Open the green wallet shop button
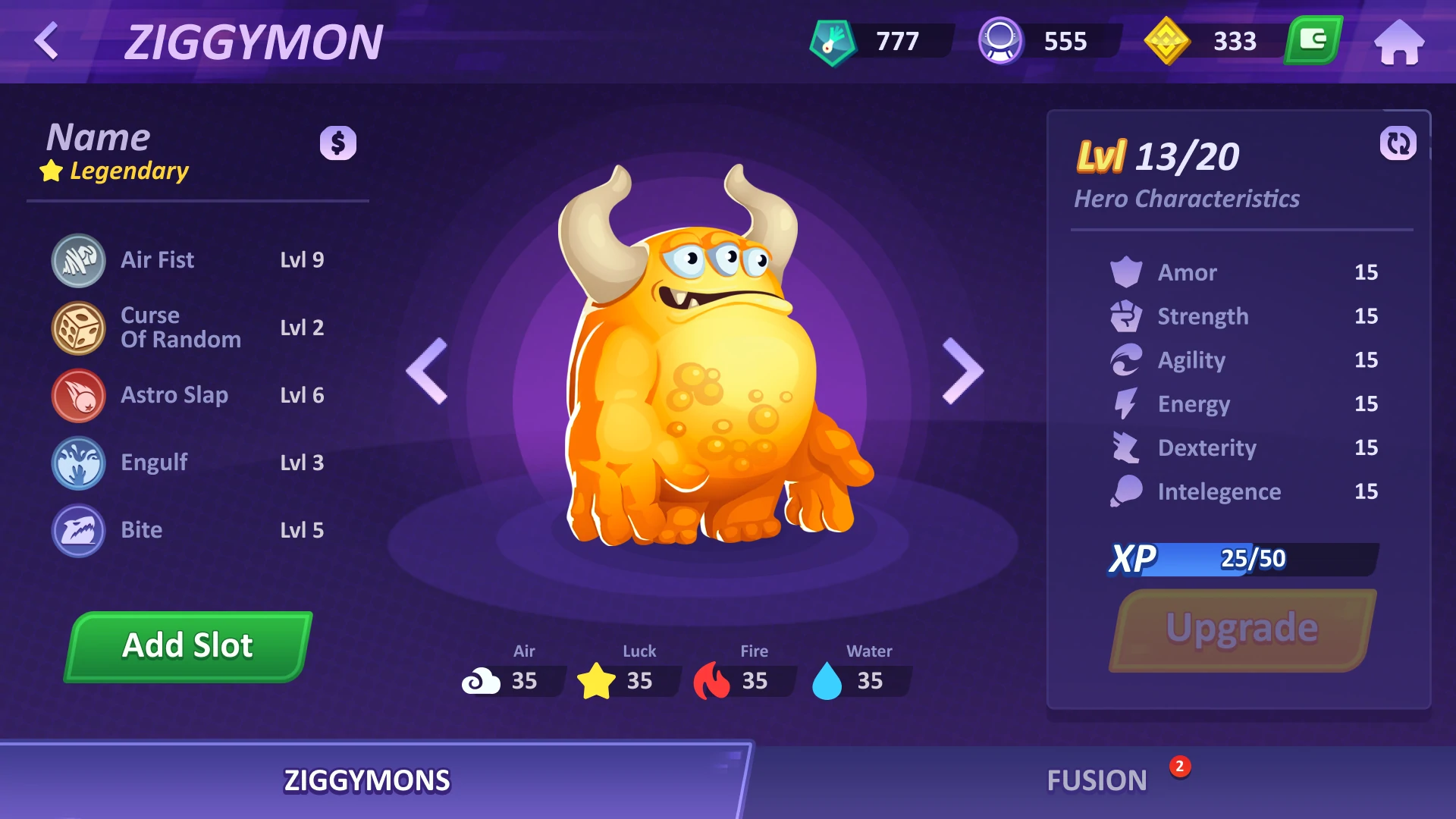1456x819 pixels. [1313, 40]
